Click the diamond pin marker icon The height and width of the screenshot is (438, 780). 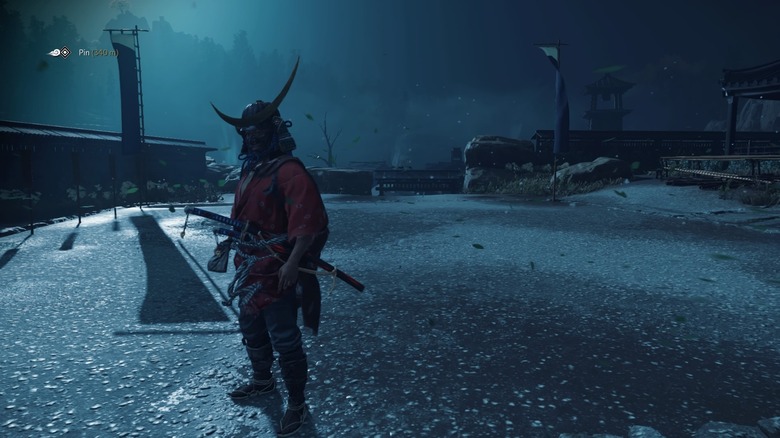click(x=65, y=52)
